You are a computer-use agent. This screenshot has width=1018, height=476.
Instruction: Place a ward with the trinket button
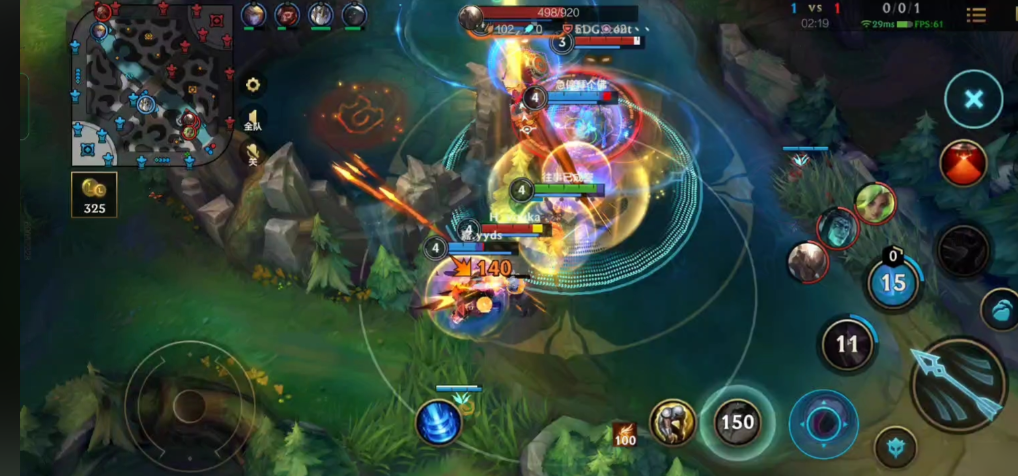(895, 446)
